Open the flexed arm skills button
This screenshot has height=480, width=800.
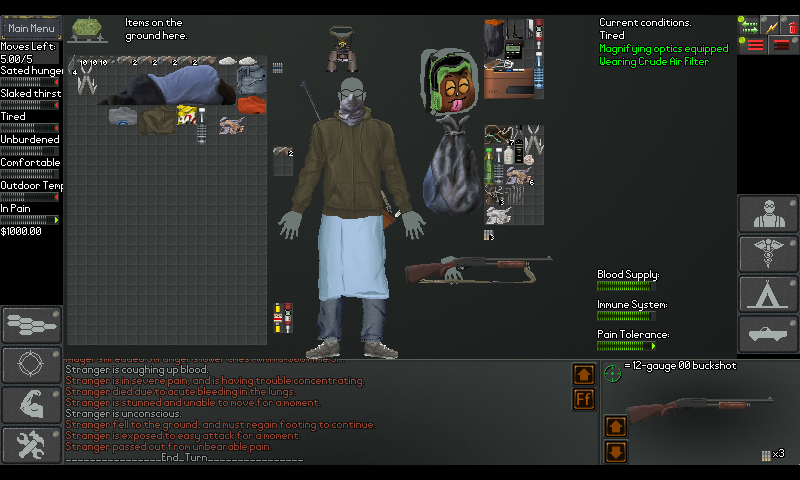coord(31,405)
